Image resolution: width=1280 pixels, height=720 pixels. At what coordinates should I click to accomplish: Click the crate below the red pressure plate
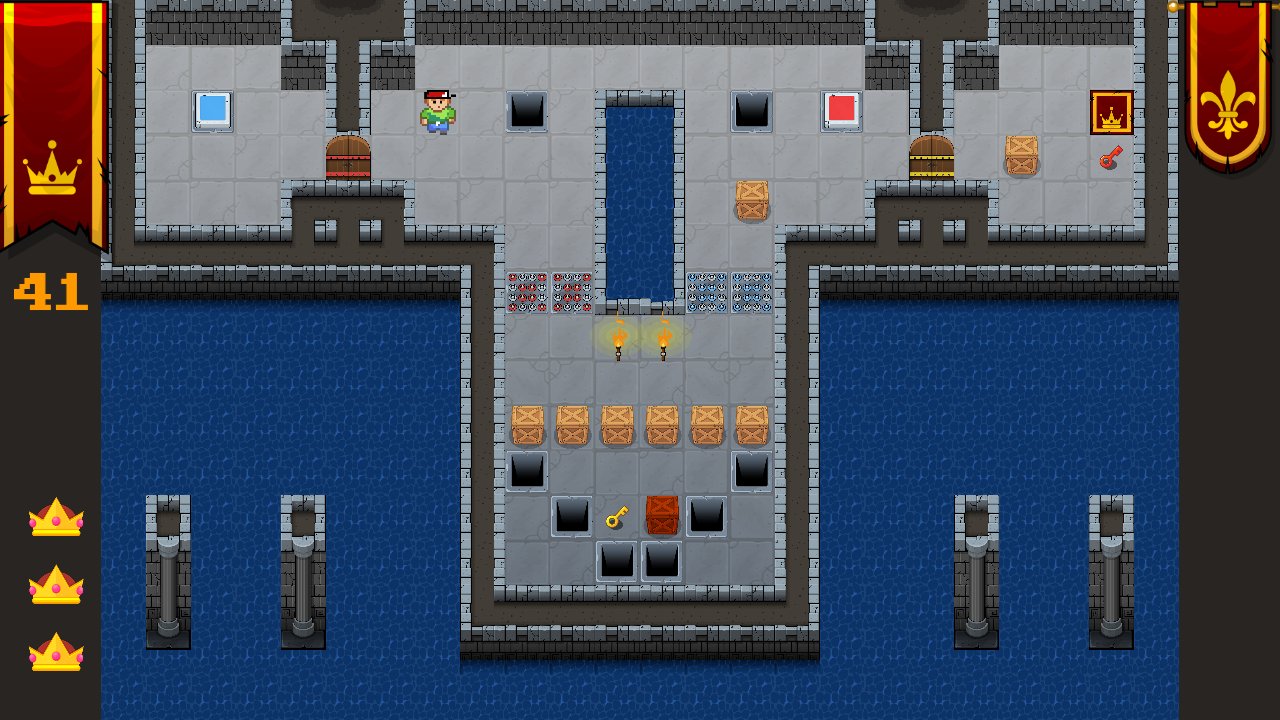coord(750,203)
